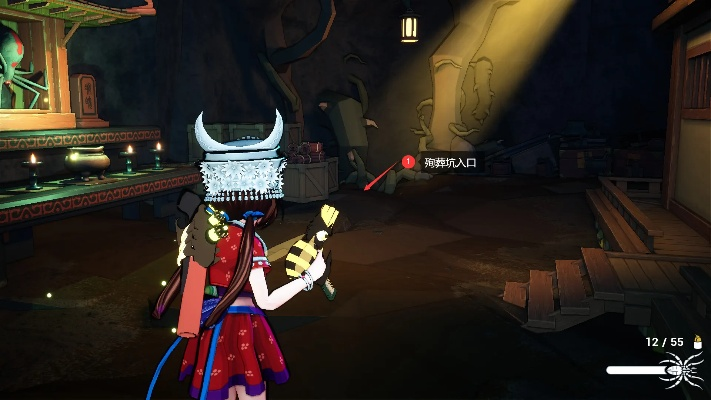The height and width of the screenshot is (400, 711).
Task: Click the white spider HUD icon
Action: pos(686,370)
